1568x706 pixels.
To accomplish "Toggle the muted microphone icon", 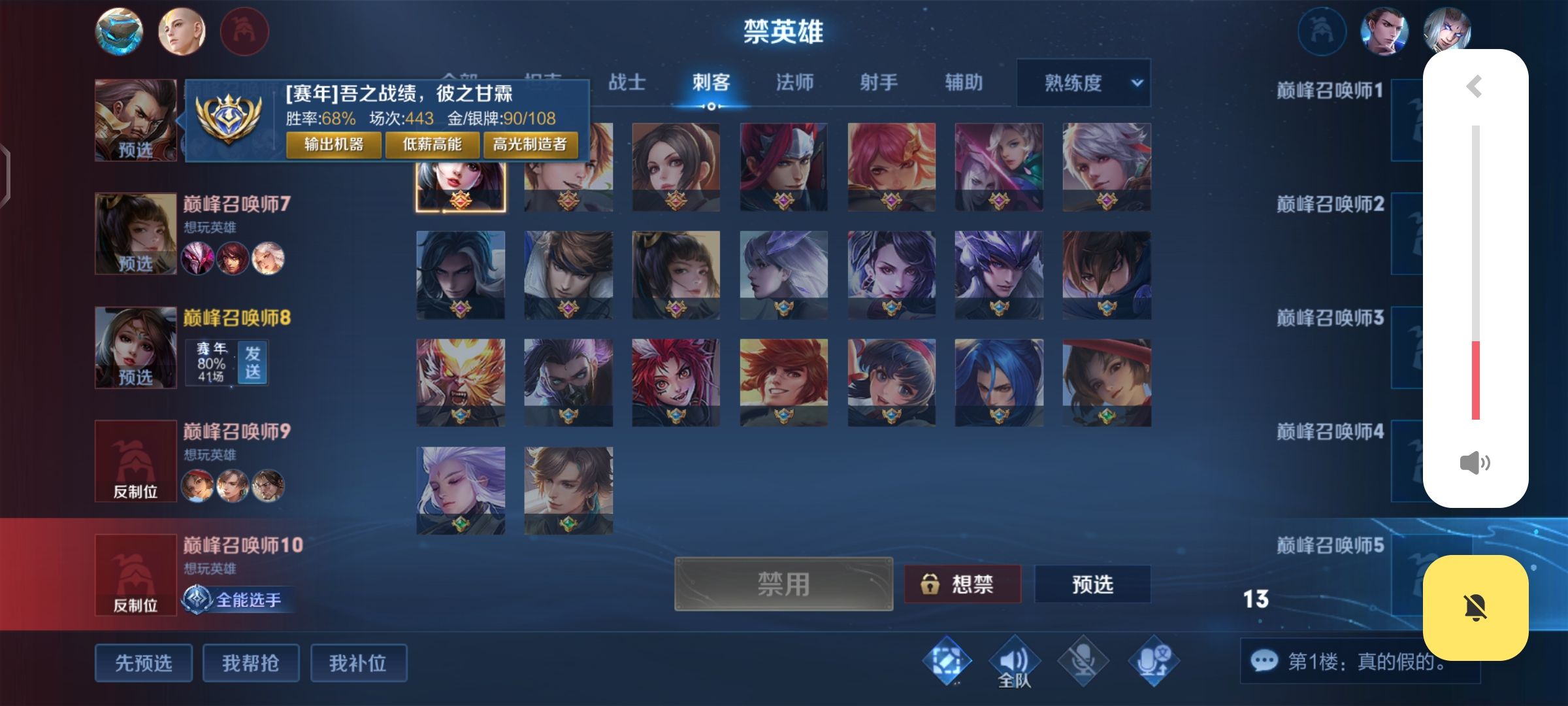I will [1083, 662].
